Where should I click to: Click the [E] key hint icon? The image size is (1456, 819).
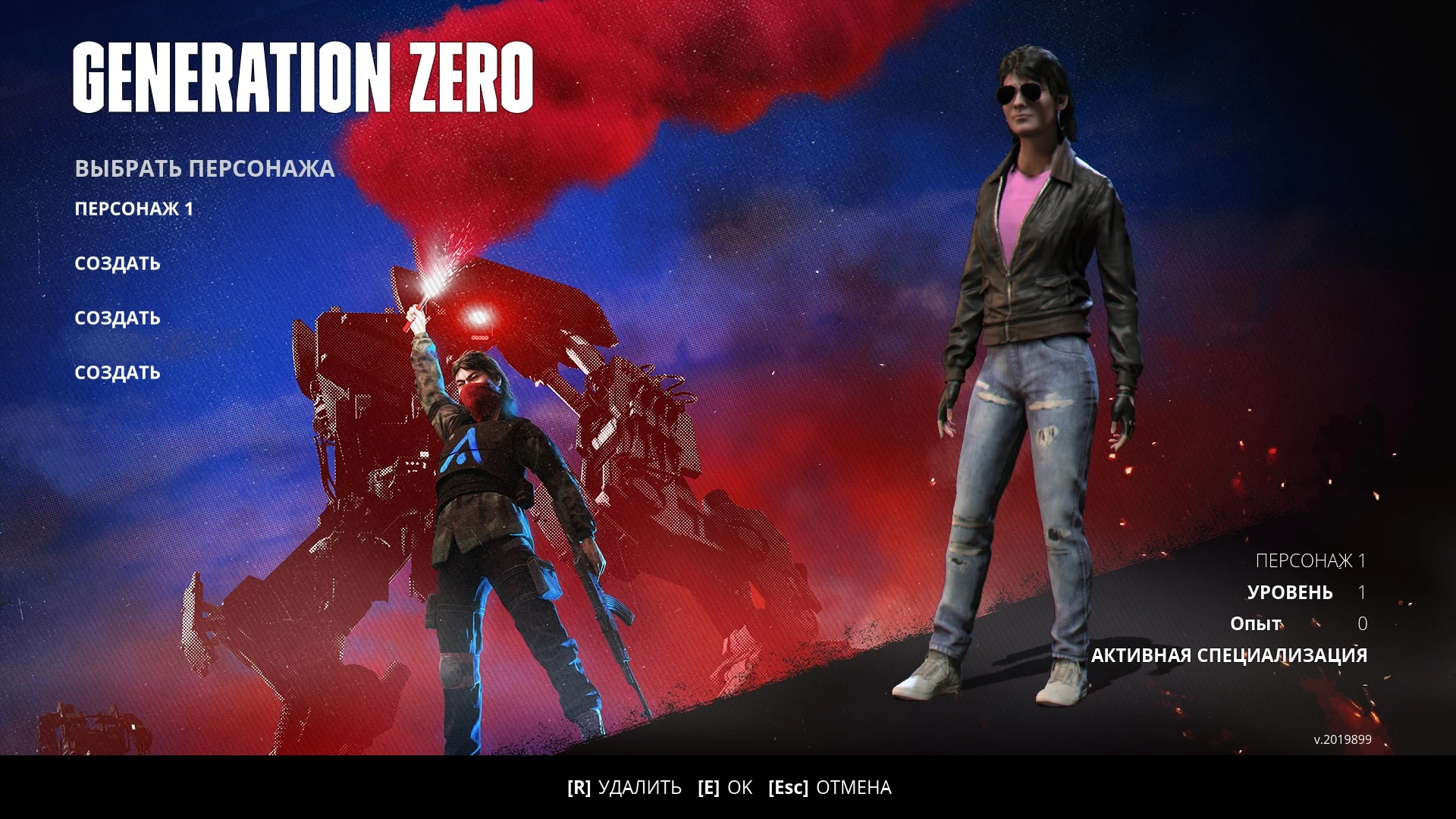pos(708,788)
